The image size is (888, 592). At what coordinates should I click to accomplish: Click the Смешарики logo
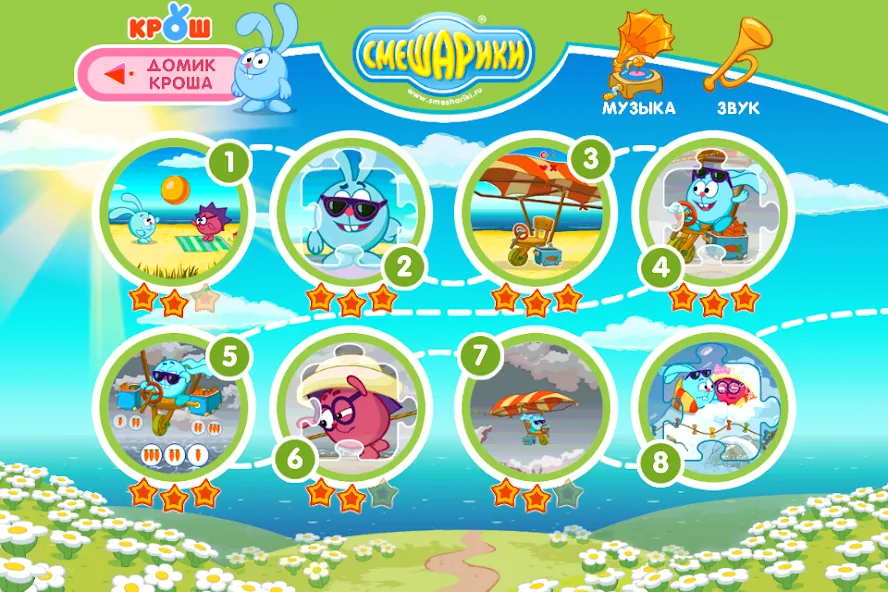pos(443,52)
